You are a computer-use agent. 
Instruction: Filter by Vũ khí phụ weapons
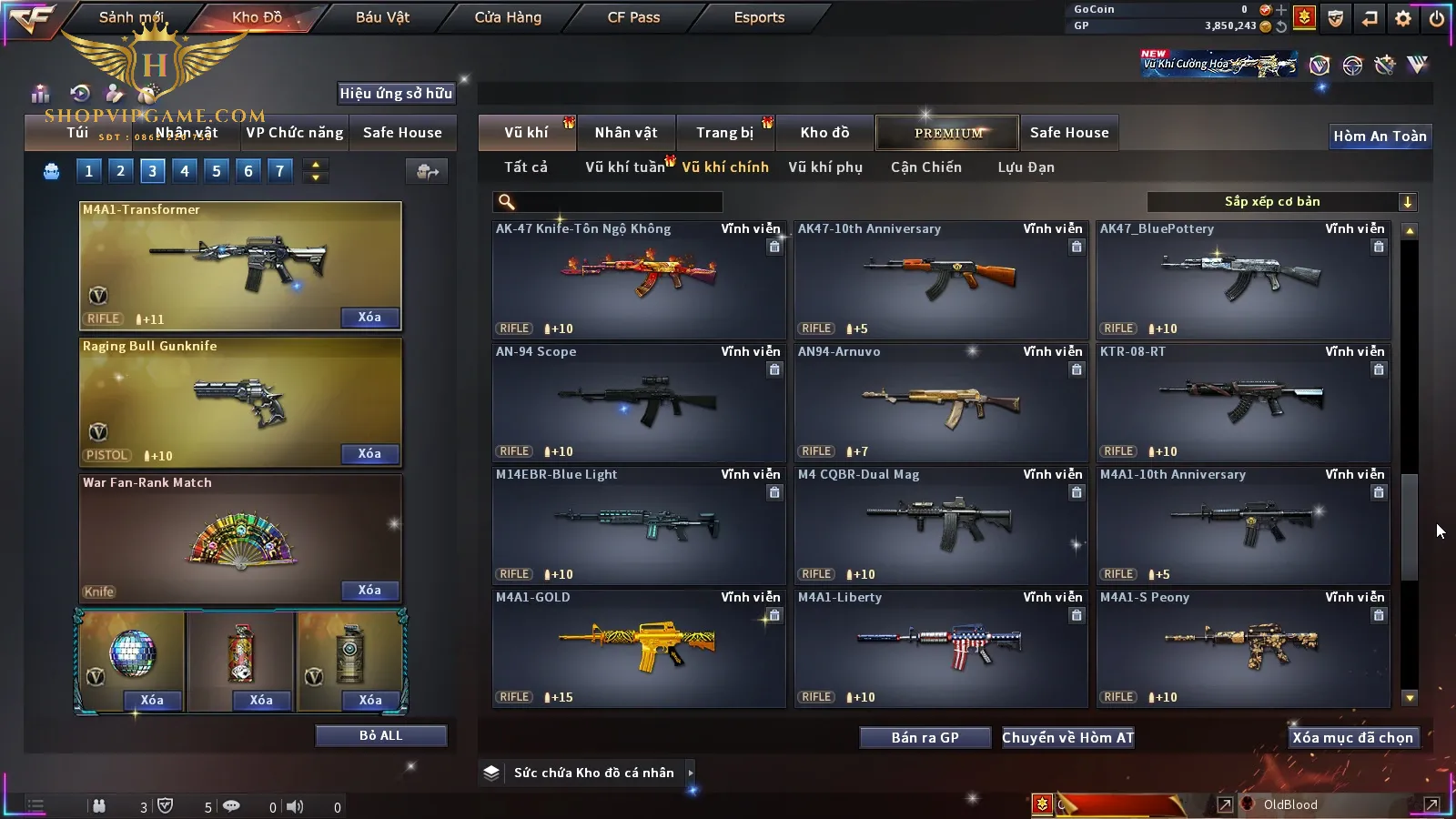(825, 167)
